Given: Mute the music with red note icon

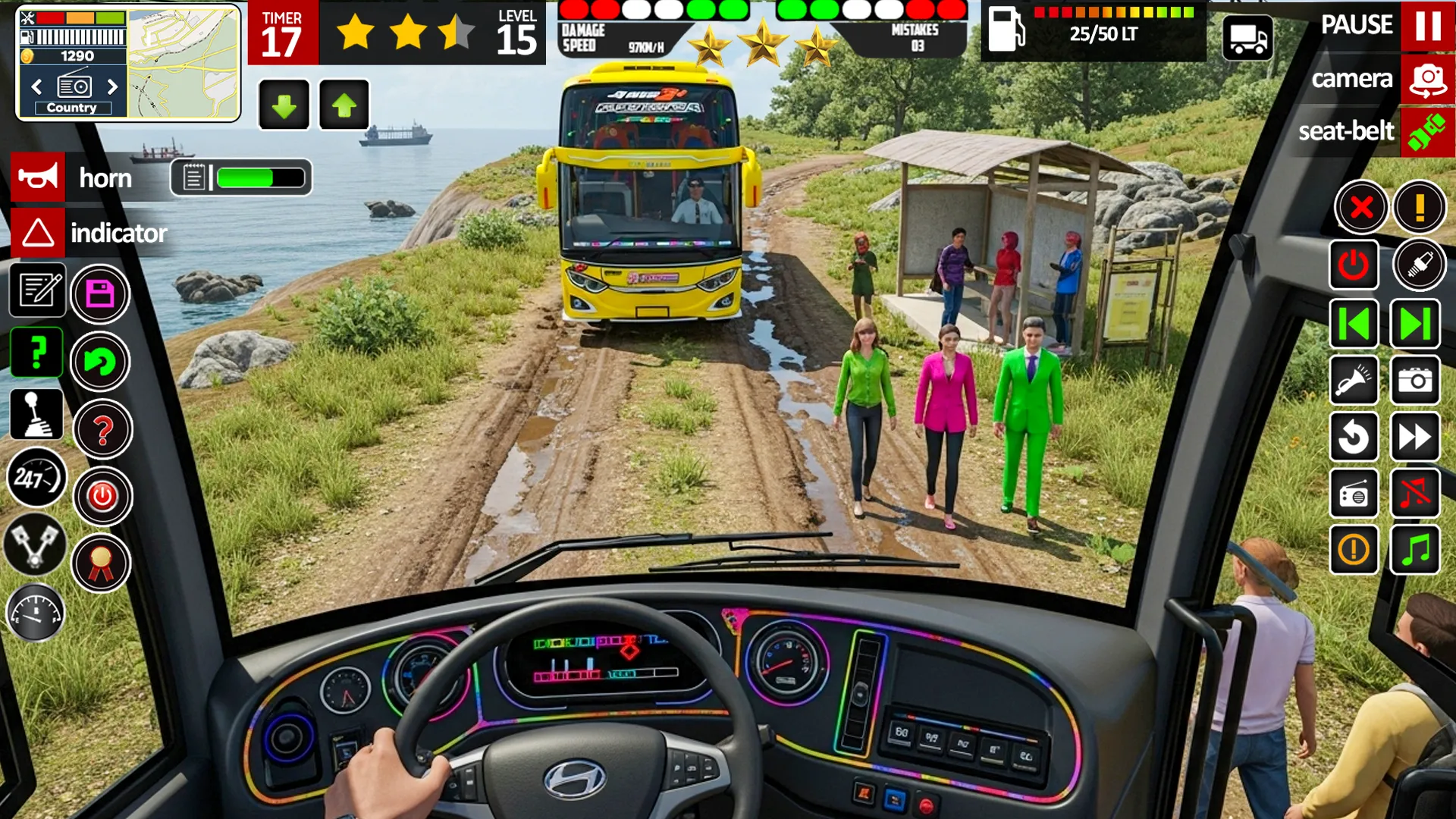Looking at the screenshot, I should [1414, 495].
